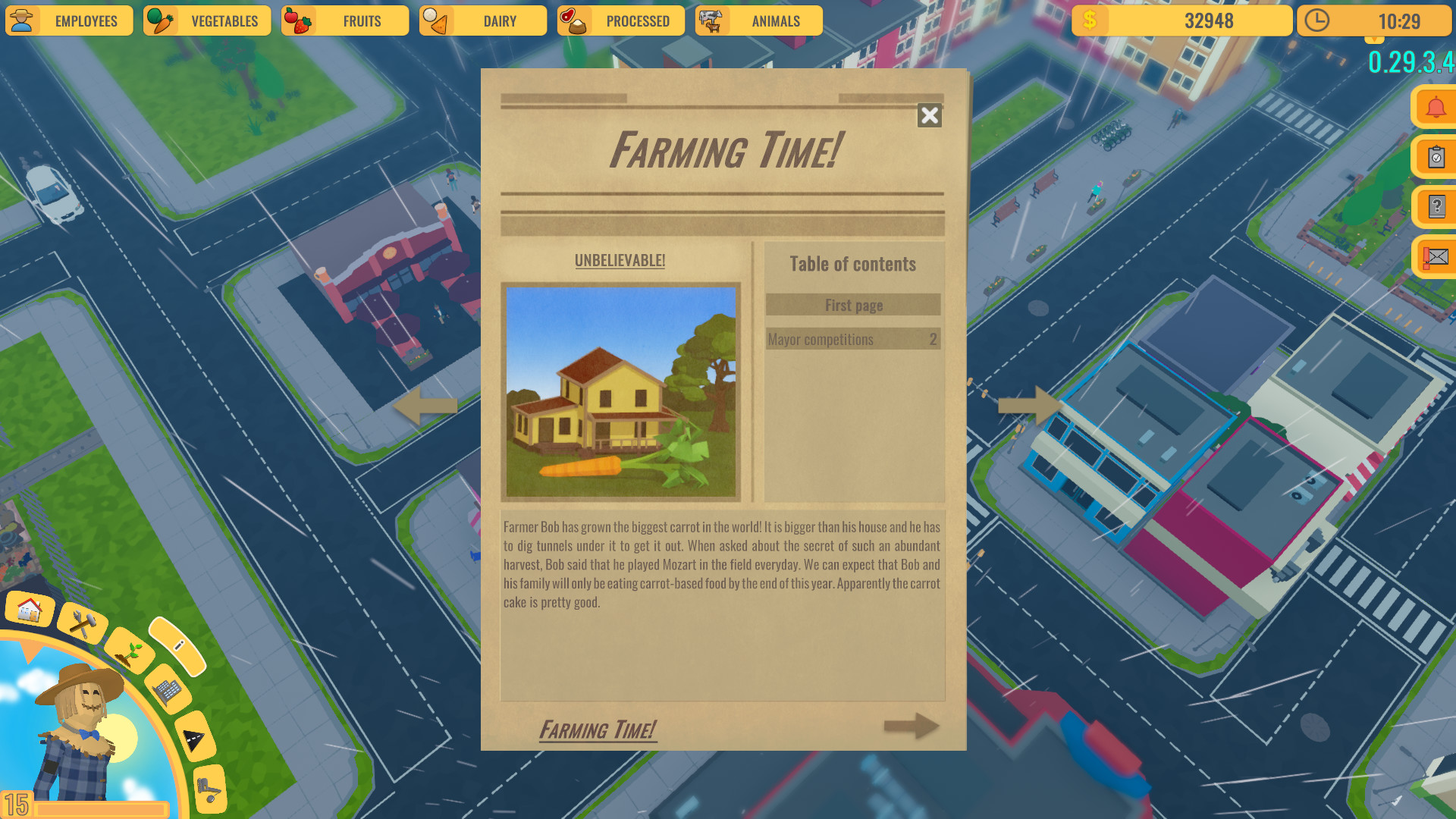
Task: Select First page in the table of contents
Action: (853, 305)
